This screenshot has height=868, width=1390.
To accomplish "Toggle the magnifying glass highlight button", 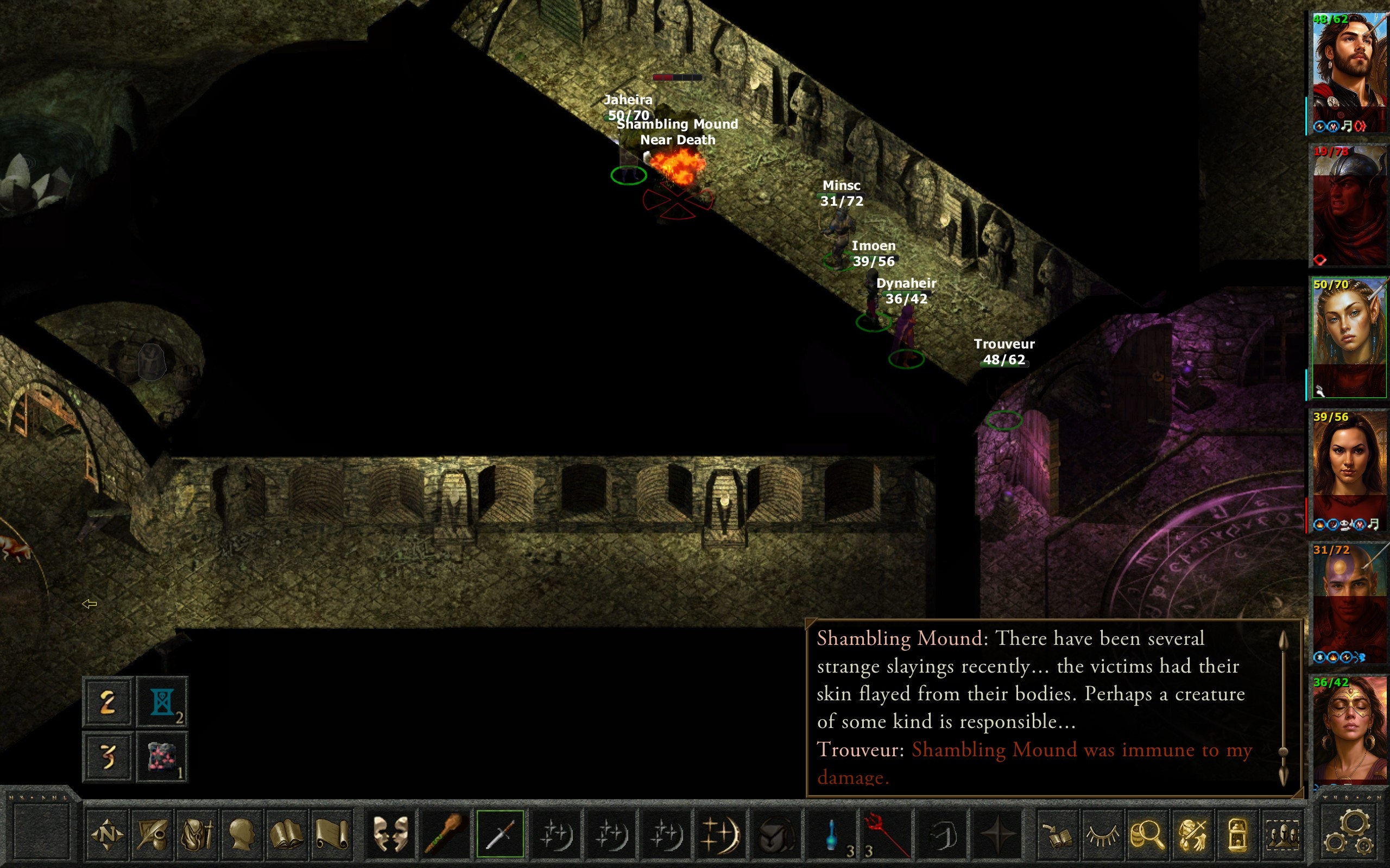I will 1147,834.
